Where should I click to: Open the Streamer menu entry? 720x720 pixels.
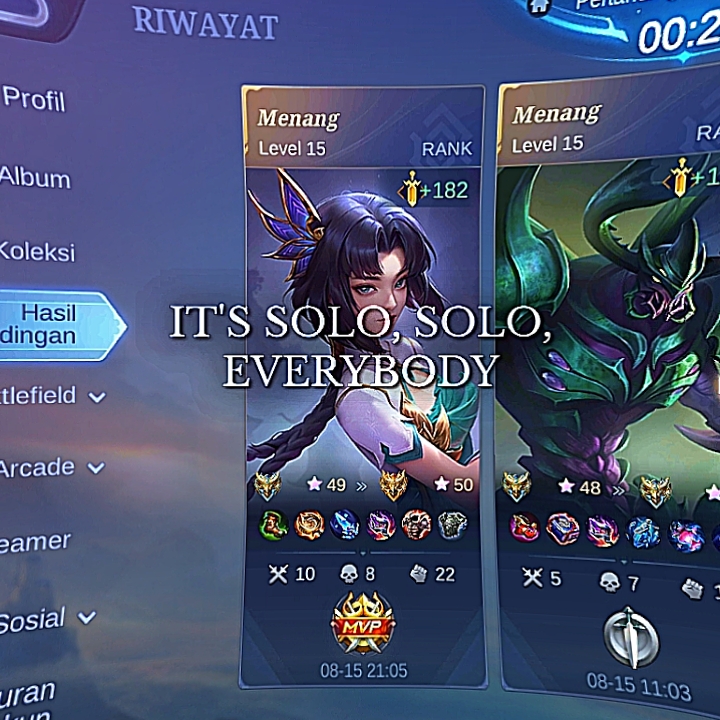tap(36, 543)
